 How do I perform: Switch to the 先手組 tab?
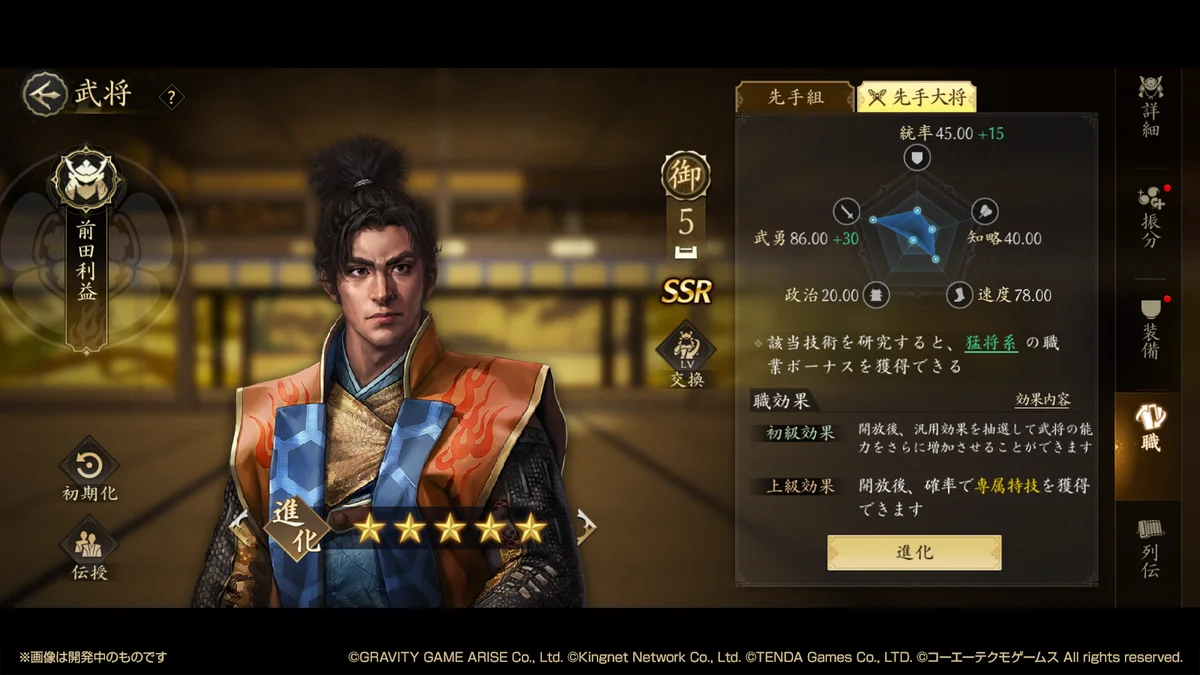pos(795,97)
